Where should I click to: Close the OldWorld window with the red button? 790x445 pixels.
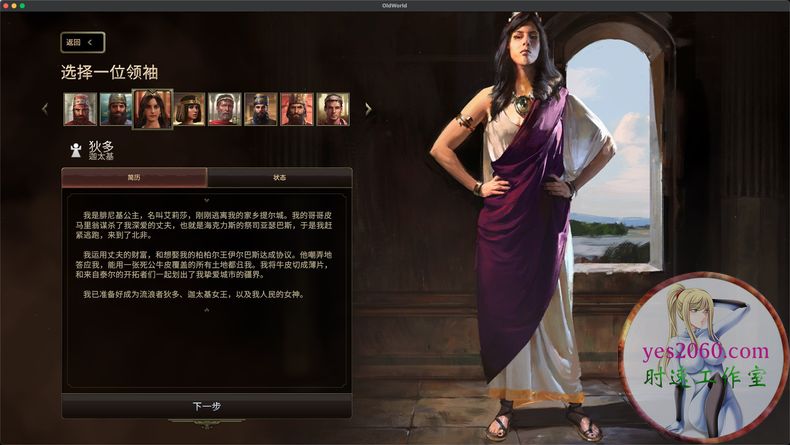pyautogui.click(x=8, y=6)
